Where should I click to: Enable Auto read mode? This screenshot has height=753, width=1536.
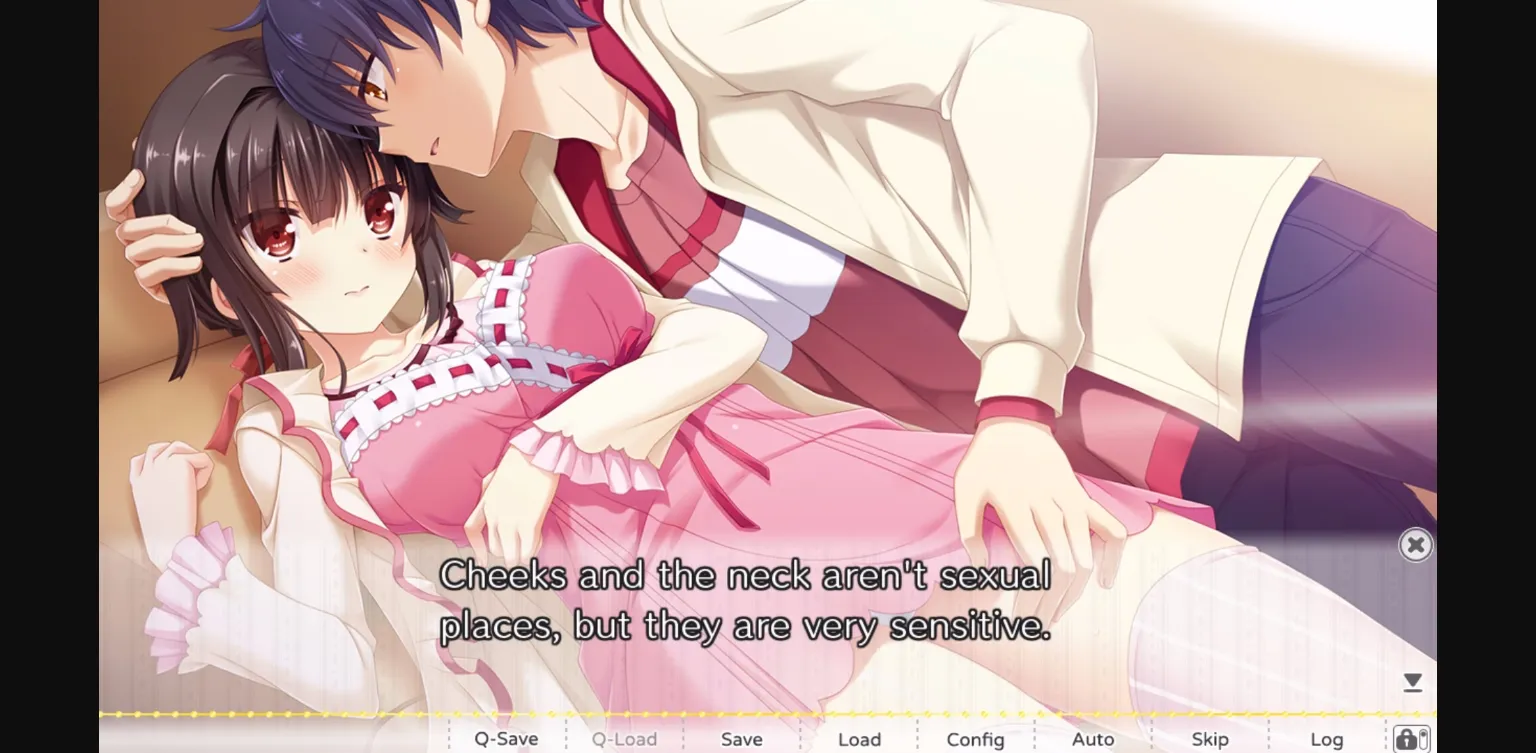1094,739
